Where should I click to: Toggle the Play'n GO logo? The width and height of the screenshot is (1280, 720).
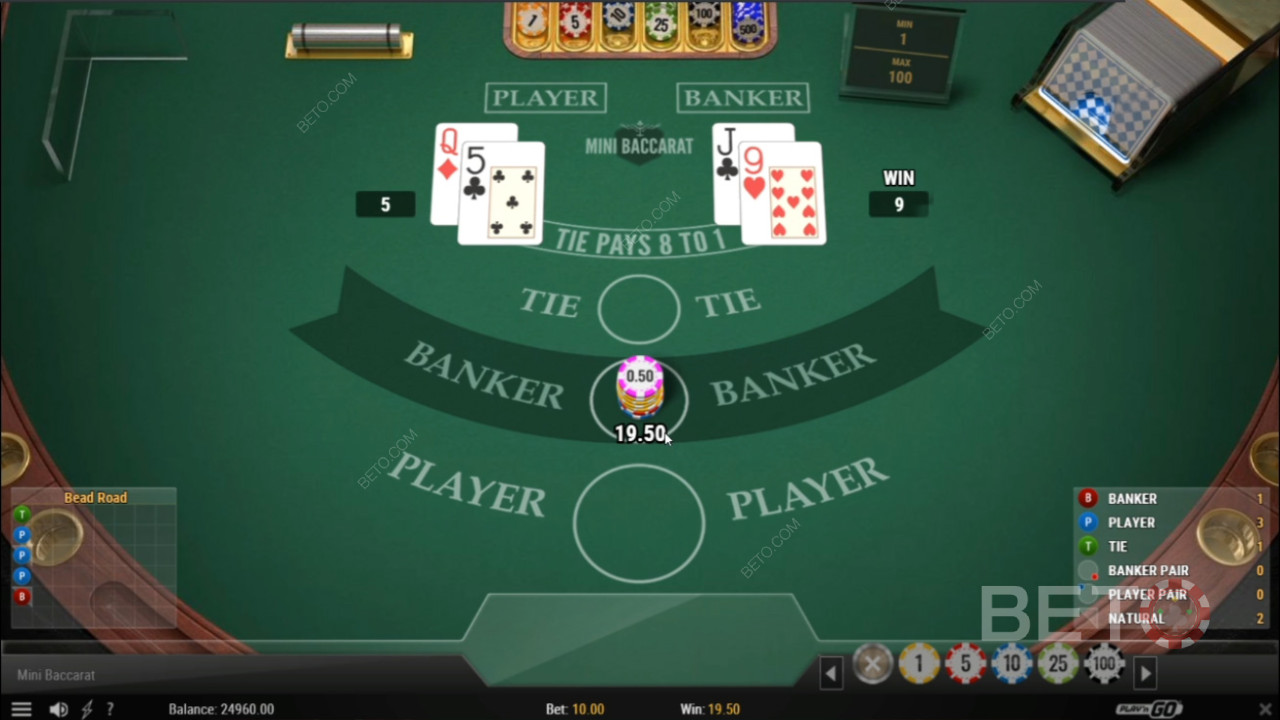pos(1148,708)
